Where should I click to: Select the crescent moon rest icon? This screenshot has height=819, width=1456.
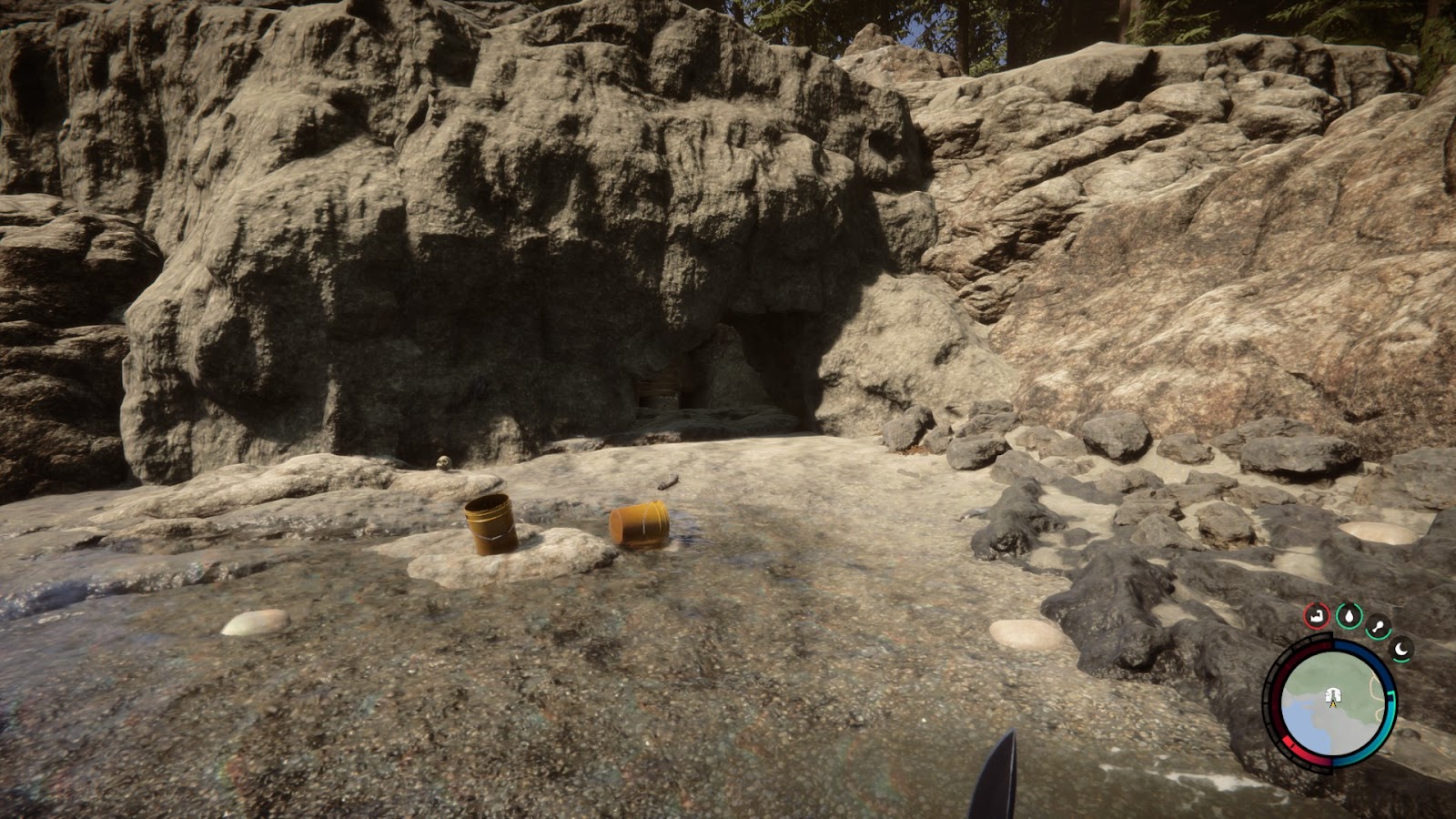click(x=1401, y=650)
